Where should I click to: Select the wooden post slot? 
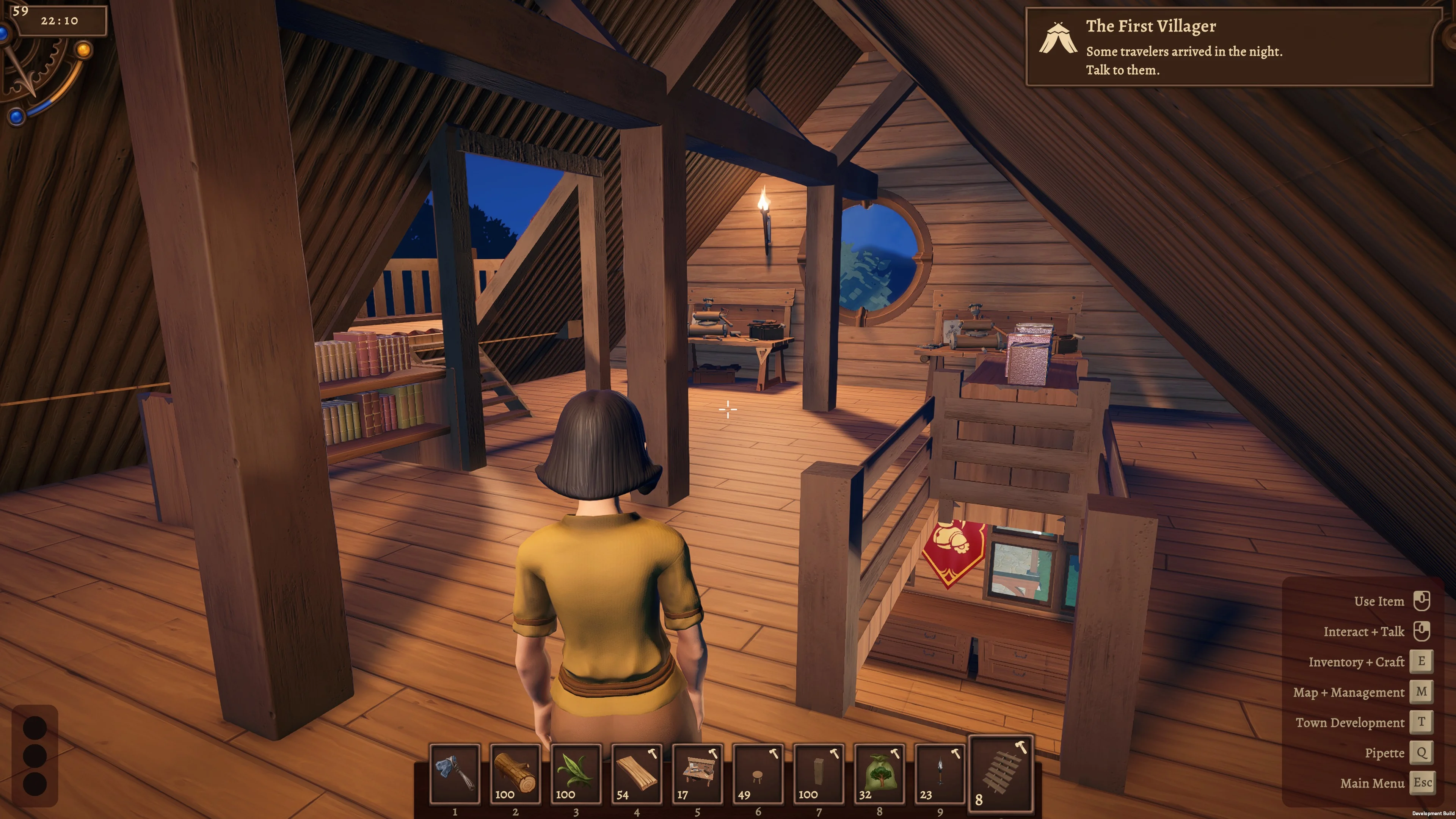tap(819, 773)
